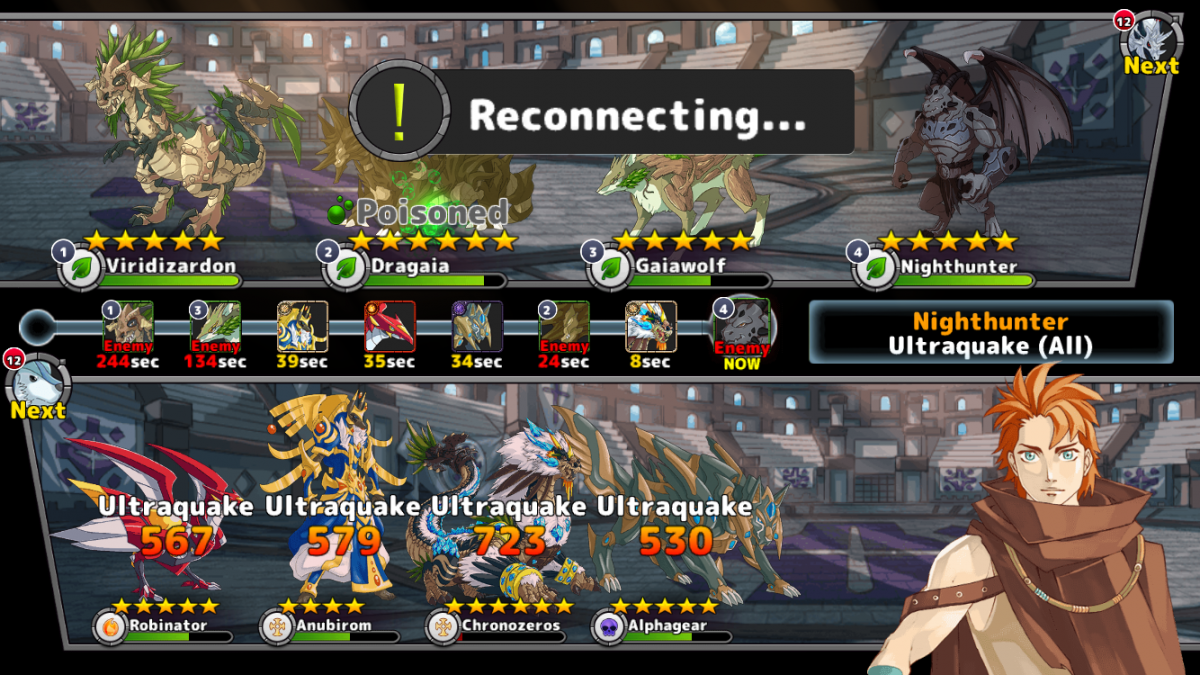Open the Nighthunter Ultraquake skill panel
Viewport: 1200px width, 675px height.
(990, 332)
